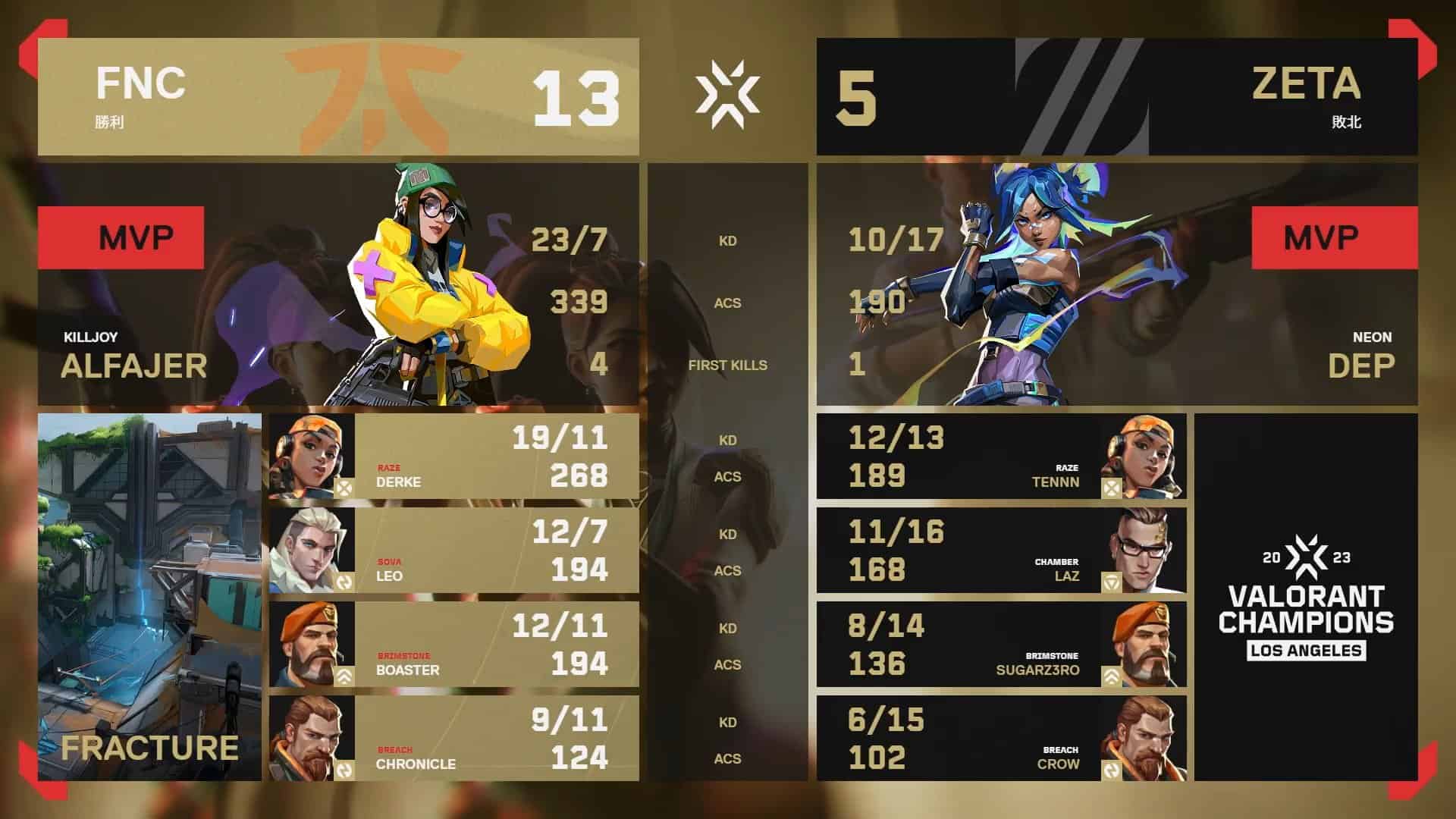The width and height of the screenshot is (1456, 819).
Task: Click the Fnatic team logo
Action: (372, 95)
